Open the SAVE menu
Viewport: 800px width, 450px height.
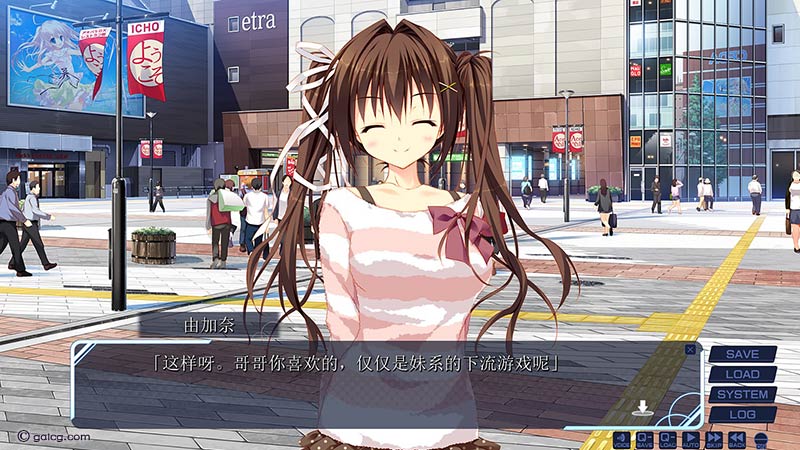click(742, 354)
